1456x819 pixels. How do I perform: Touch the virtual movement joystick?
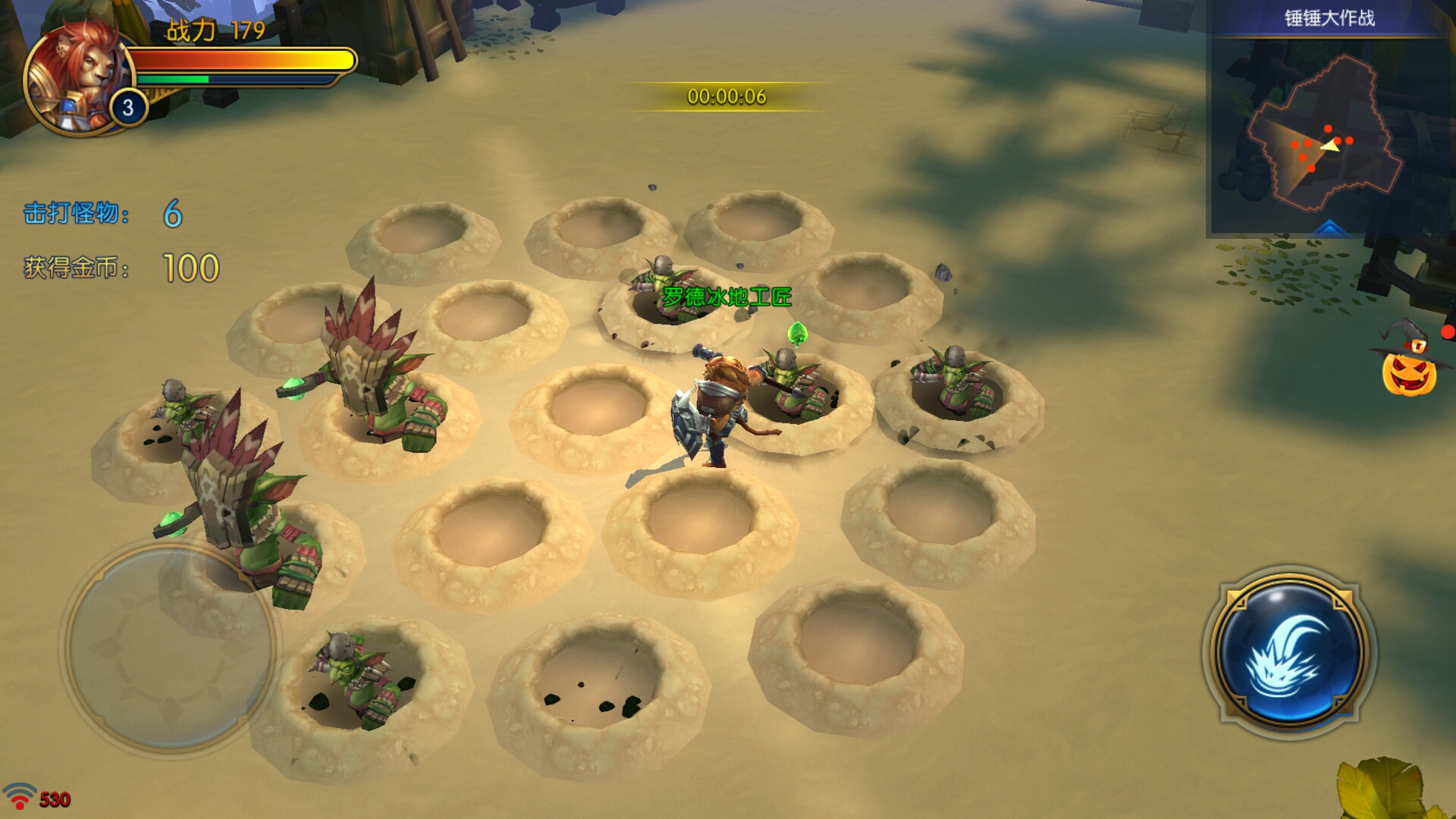168,648
